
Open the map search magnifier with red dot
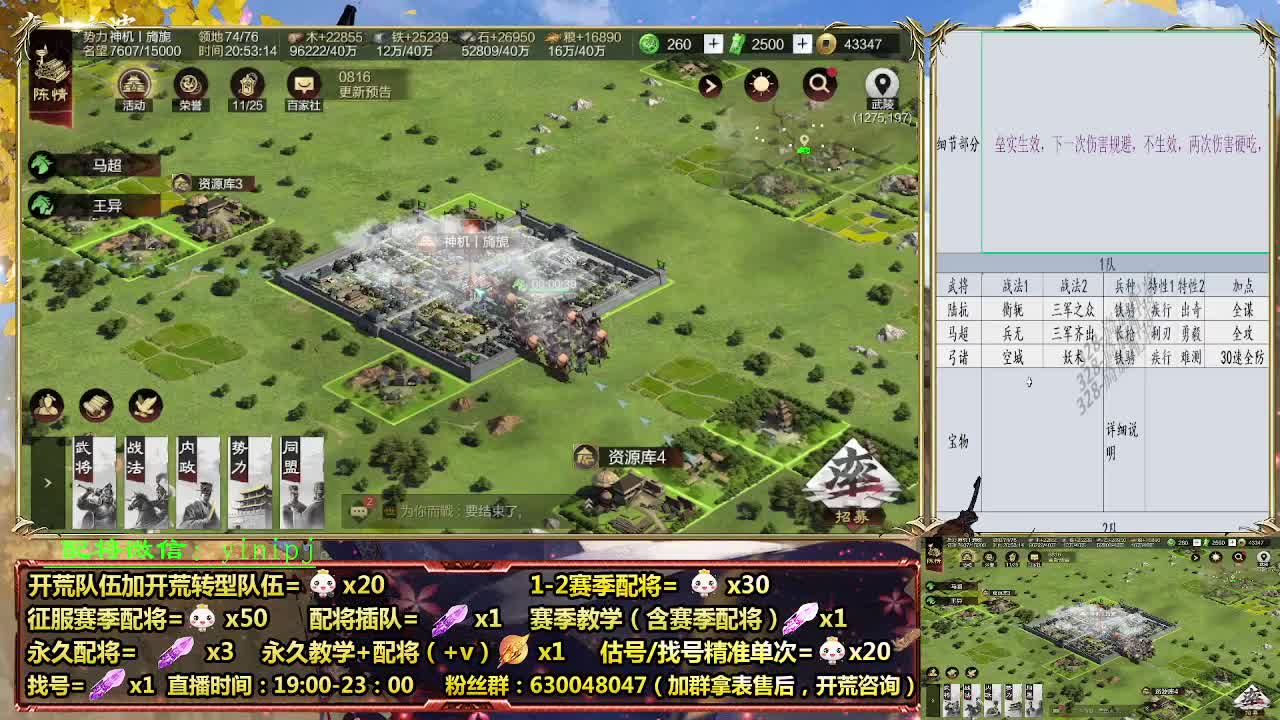820,85
